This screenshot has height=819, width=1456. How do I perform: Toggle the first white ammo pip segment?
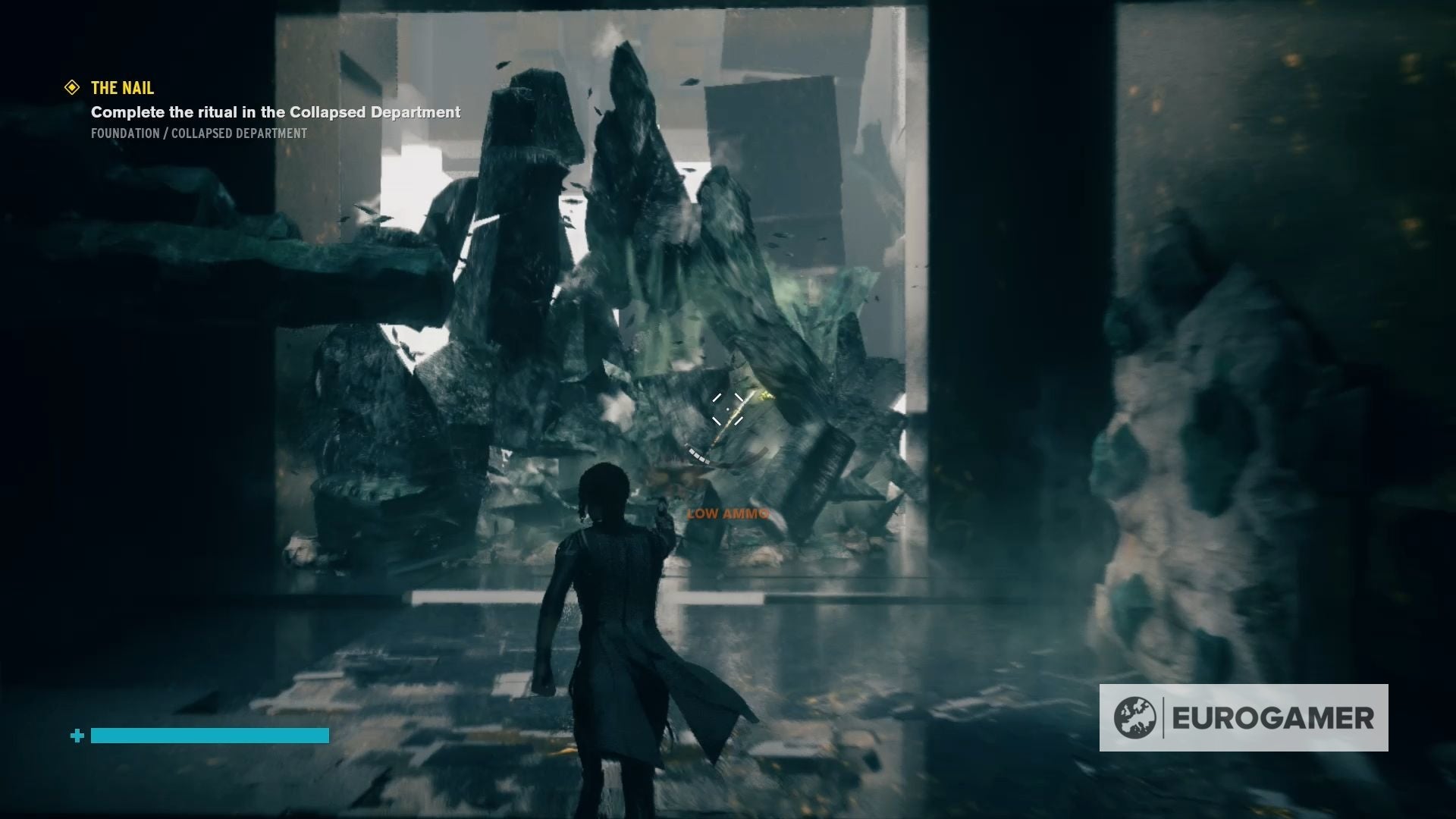(x=688, y=446)
